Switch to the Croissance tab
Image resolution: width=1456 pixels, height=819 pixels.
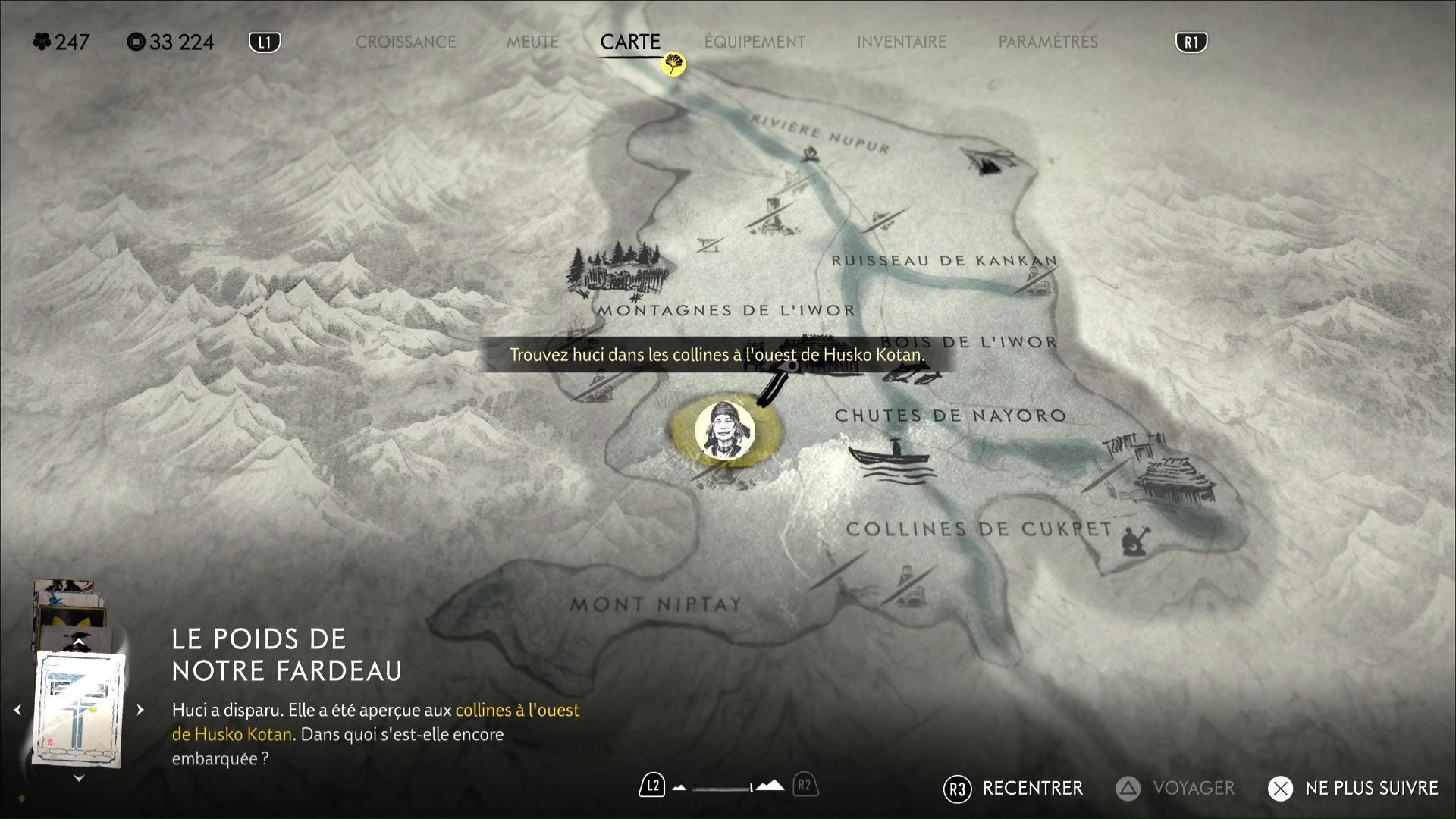coord(406,42)
